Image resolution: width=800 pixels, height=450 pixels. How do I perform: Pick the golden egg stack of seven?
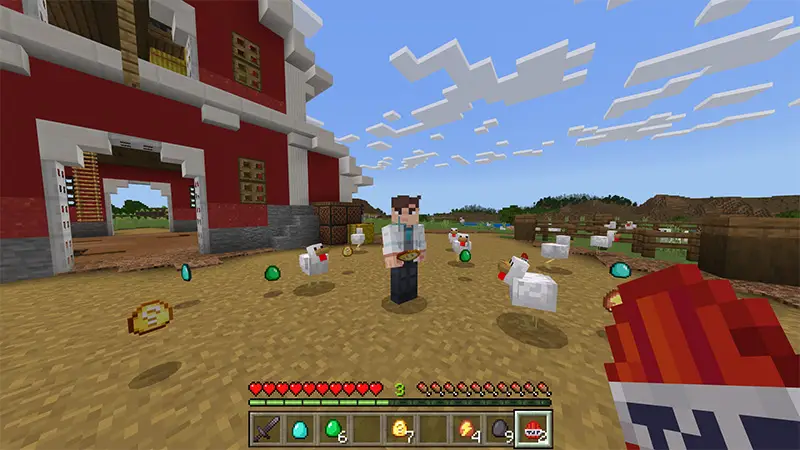400,430
